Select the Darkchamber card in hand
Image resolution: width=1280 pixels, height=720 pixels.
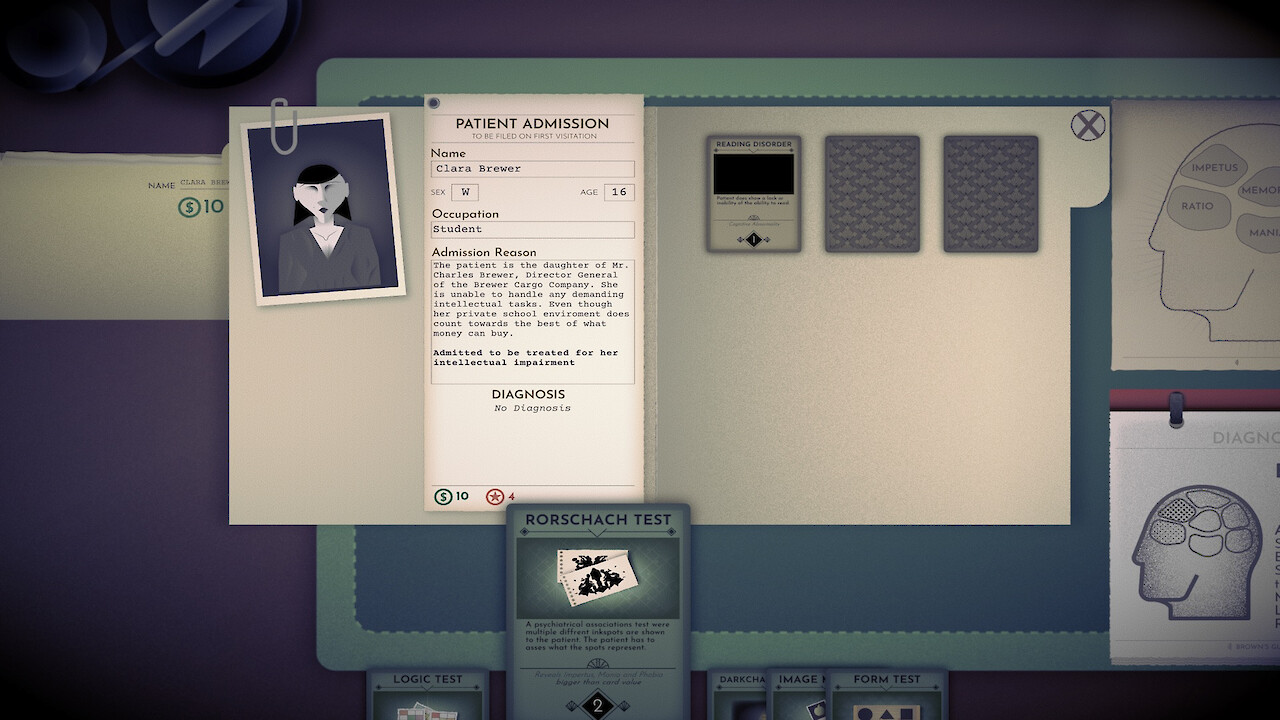[739, 696]
